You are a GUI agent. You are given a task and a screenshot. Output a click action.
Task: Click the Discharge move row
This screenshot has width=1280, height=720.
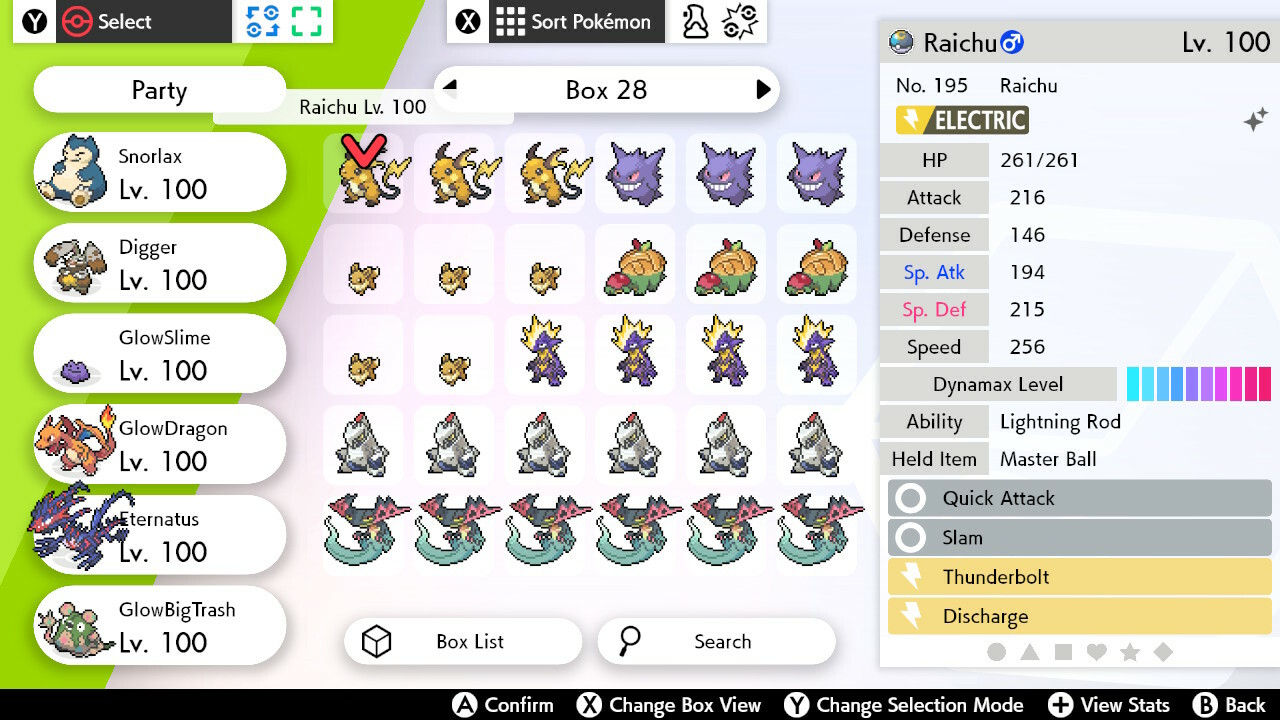pyautogui.click(x=1080, y=616)
